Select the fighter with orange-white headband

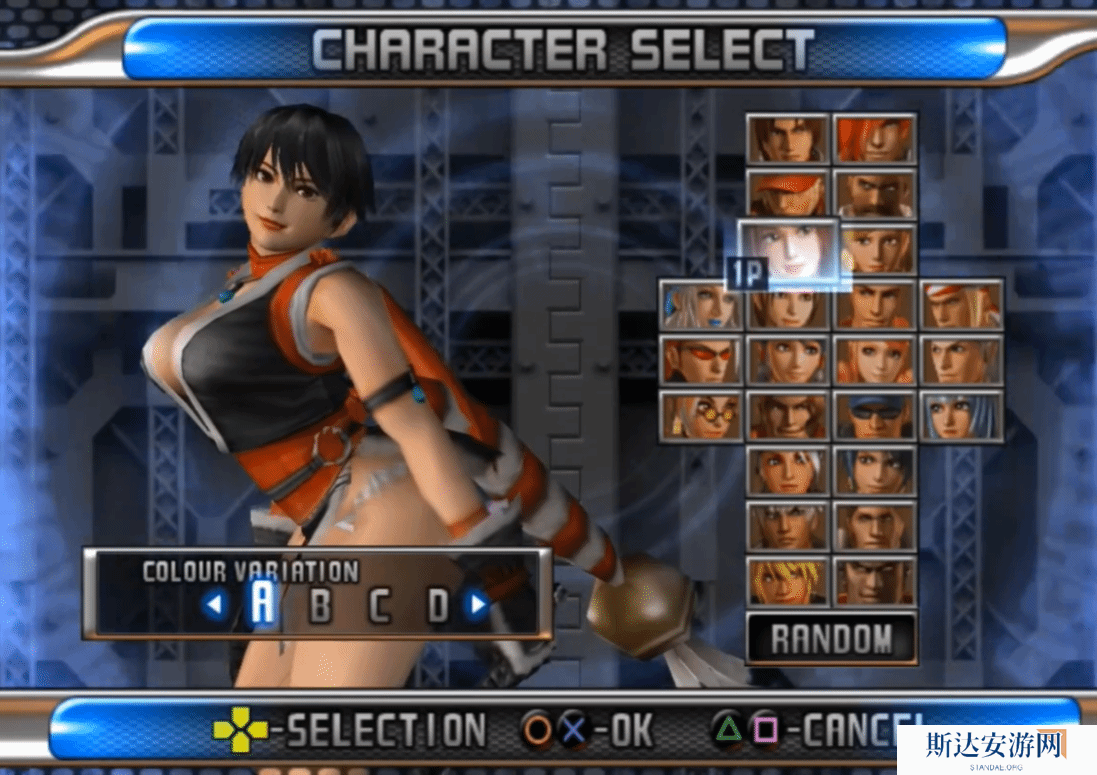[x=961, y=306]
